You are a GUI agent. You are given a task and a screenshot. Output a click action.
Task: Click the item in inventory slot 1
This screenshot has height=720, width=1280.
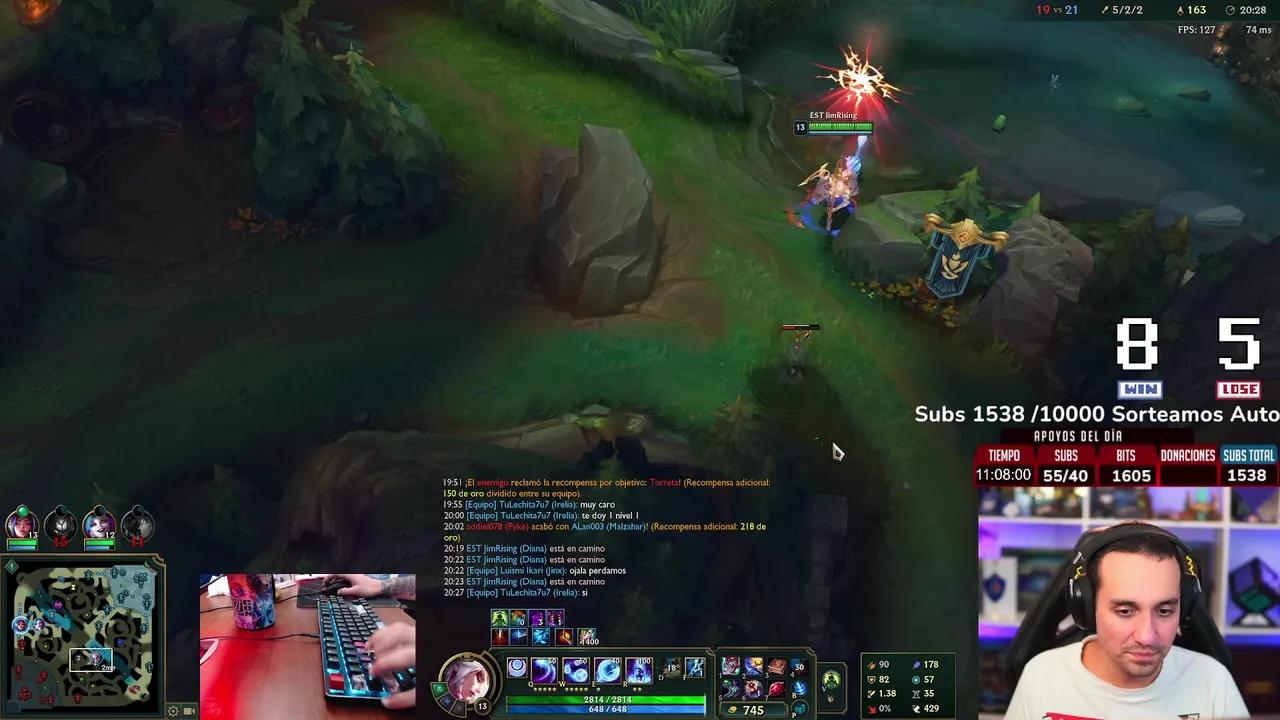pos(727,667)
